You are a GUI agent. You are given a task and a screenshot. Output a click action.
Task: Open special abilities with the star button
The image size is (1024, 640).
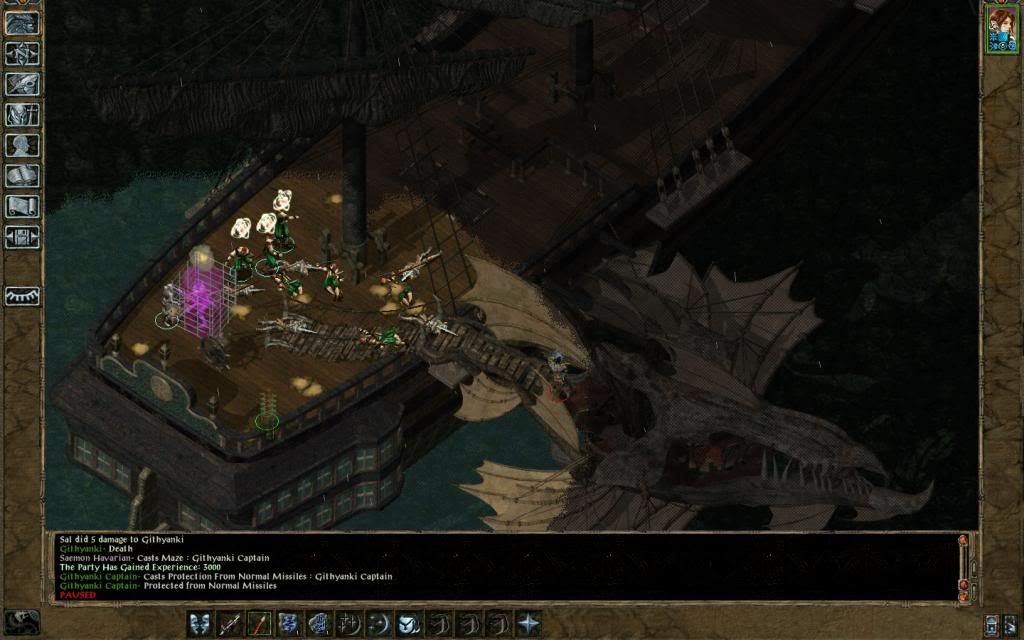(527, 623)
